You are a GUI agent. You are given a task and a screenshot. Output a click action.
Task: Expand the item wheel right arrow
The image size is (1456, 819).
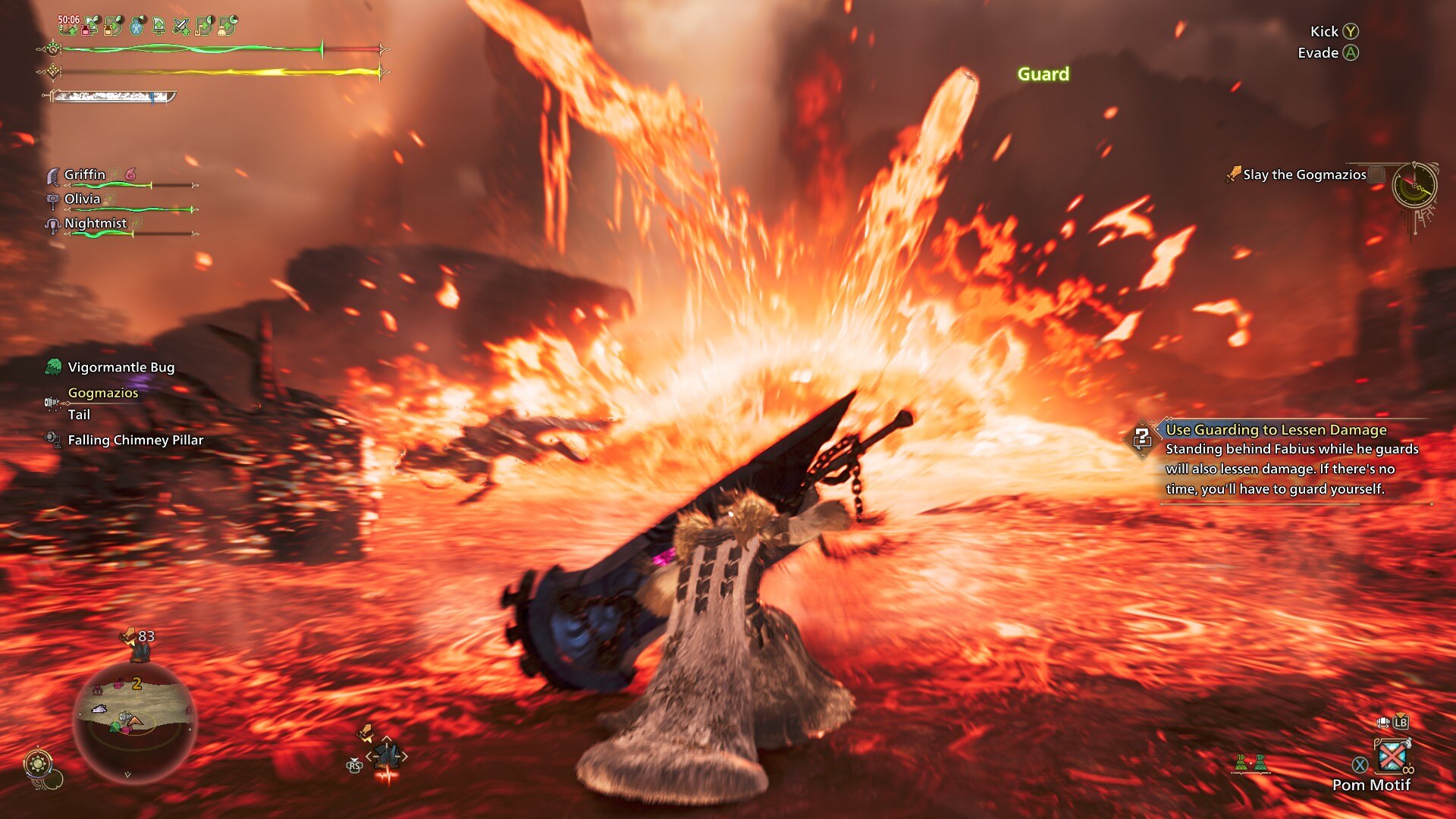(x=405, y=756)
